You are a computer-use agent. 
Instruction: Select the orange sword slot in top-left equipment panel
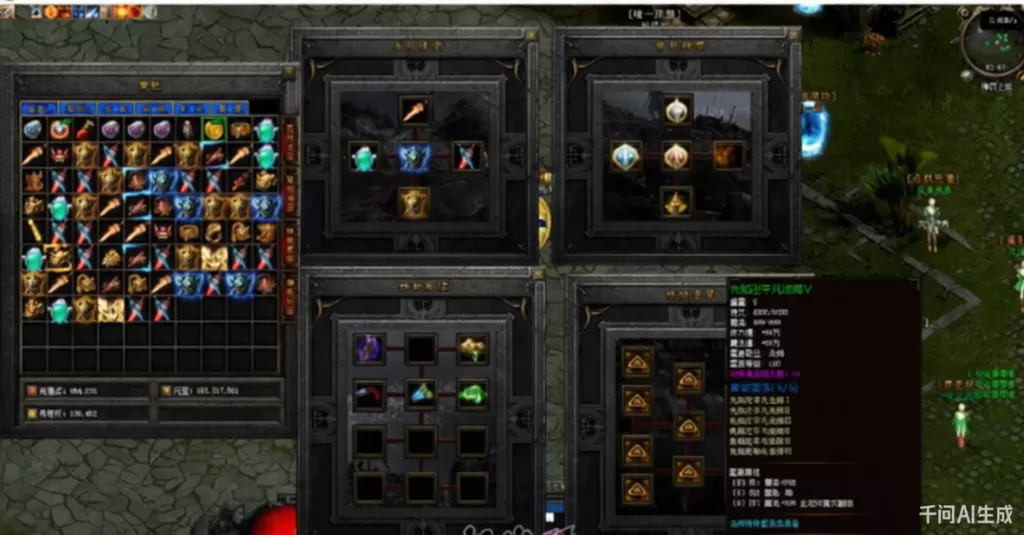coord(414,110)
